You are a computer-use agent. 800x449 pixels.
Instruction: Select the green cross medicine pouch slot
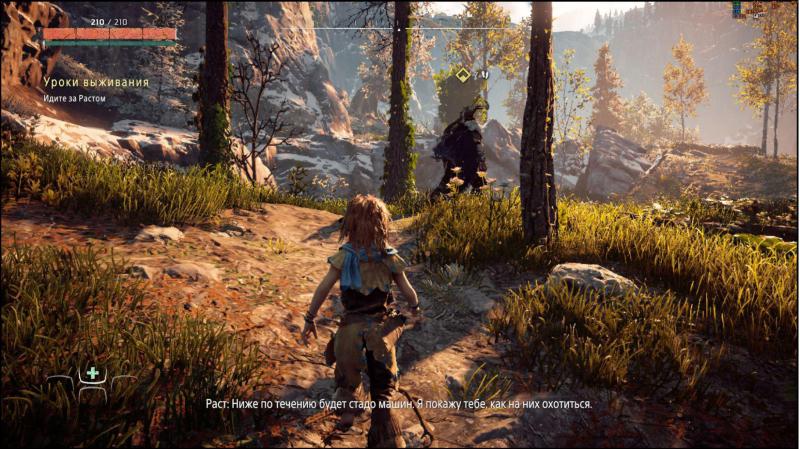click(x=93, y=374)
